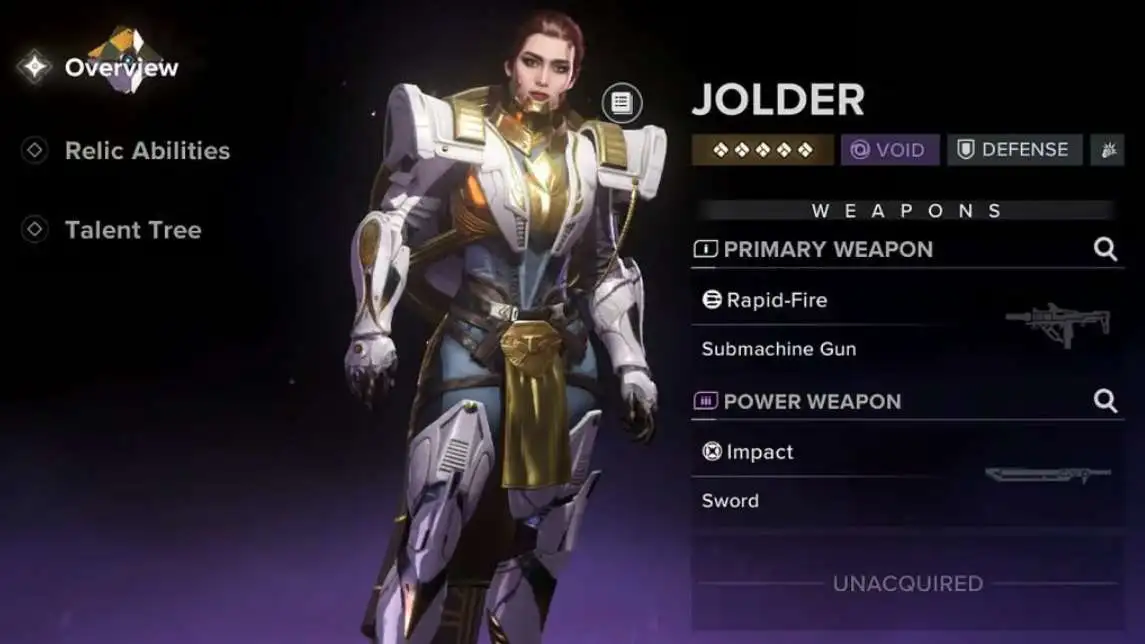Inspect the Primary Weapon magnifier icon

point(1105,249)
